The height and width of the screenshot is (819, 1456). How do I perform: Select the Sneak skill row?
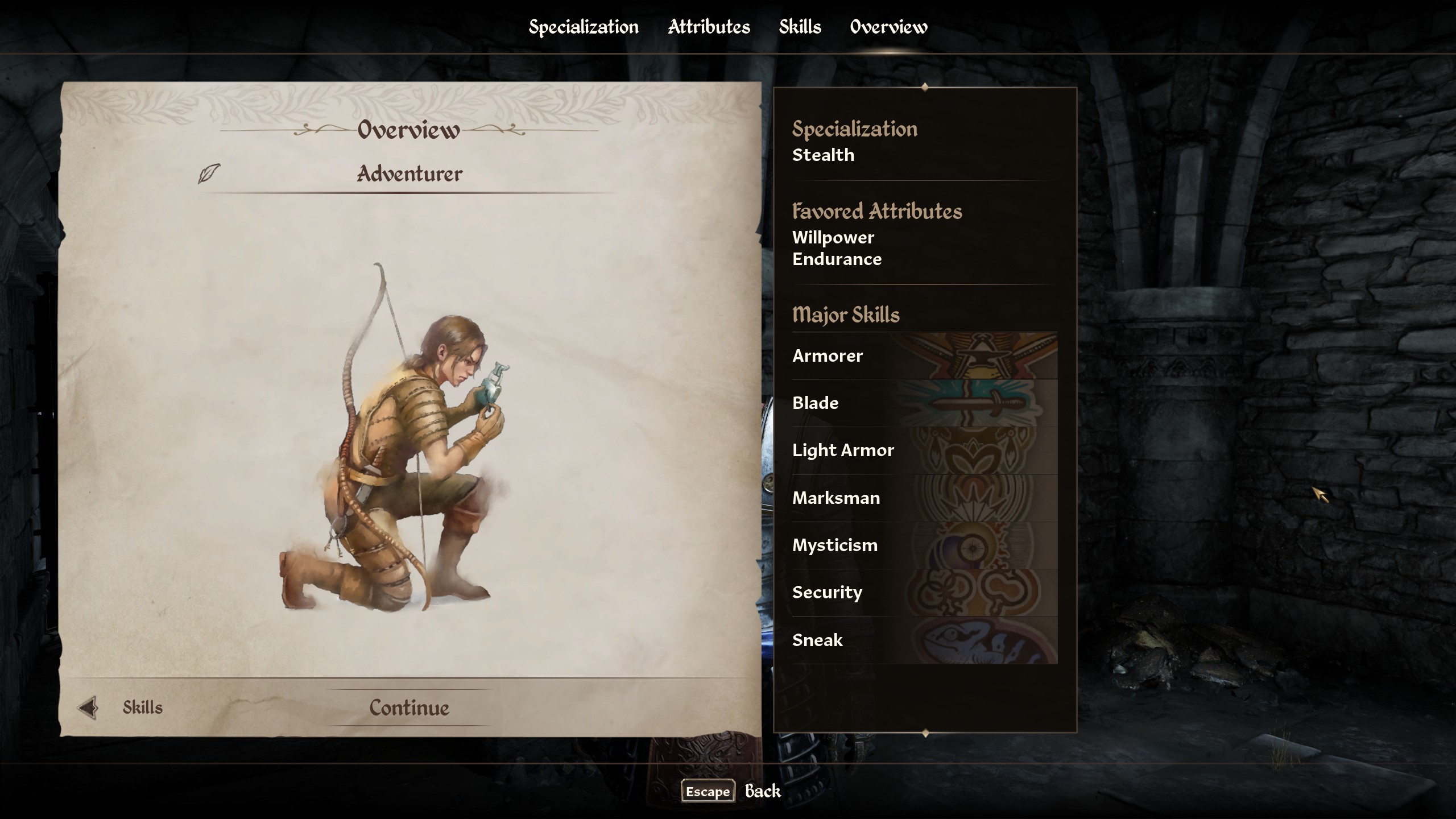924,640
